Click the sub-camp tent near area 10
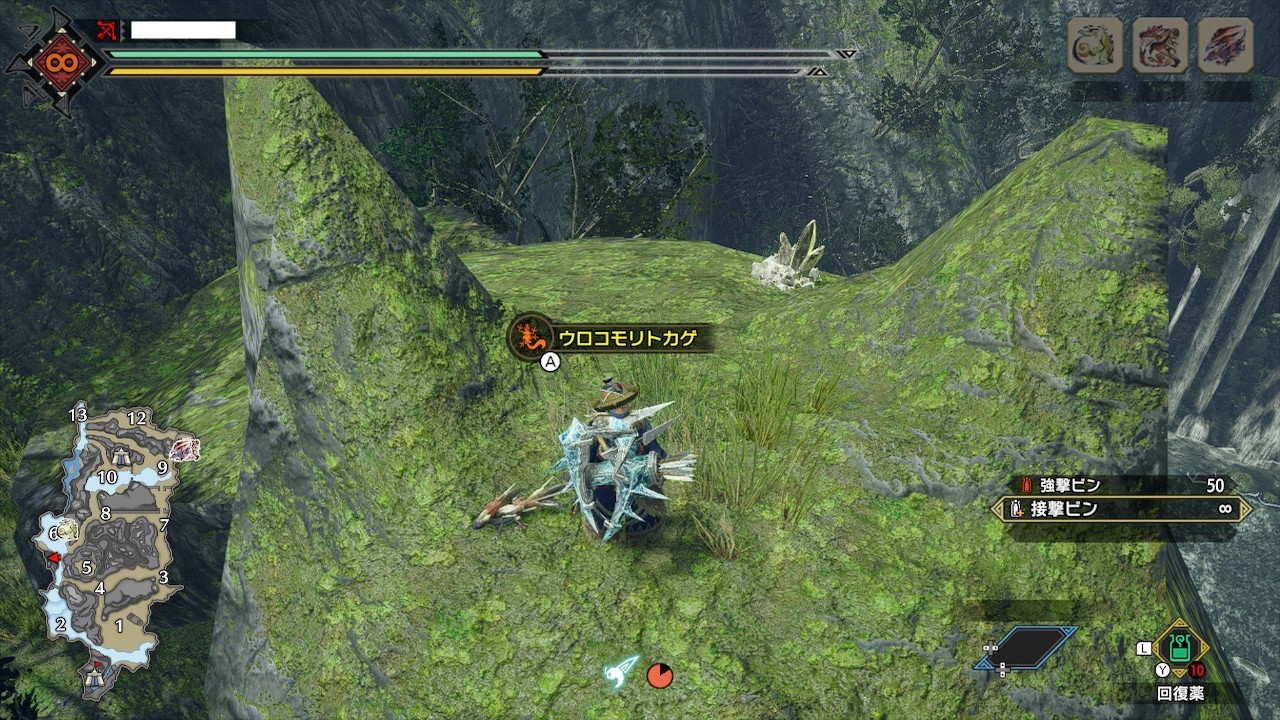 (x=122, y=456)
